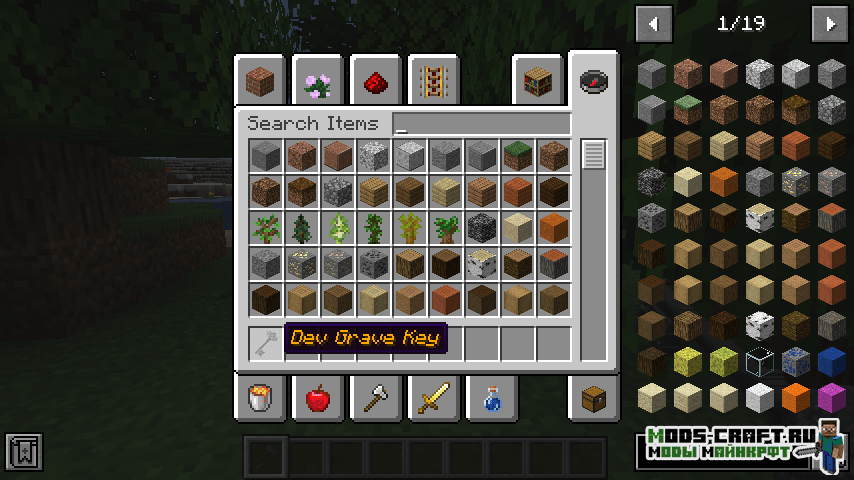Open the chest Survival Inventory tab

pos(594,399)
